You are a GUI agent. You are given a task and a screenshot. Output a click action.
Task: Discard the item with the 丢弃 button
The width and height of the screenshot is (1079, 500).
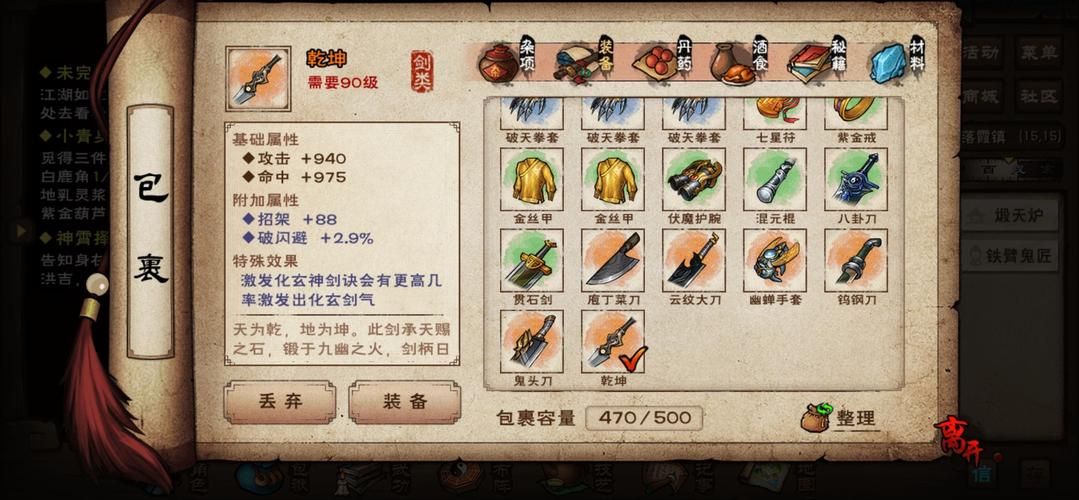(279, 401)
